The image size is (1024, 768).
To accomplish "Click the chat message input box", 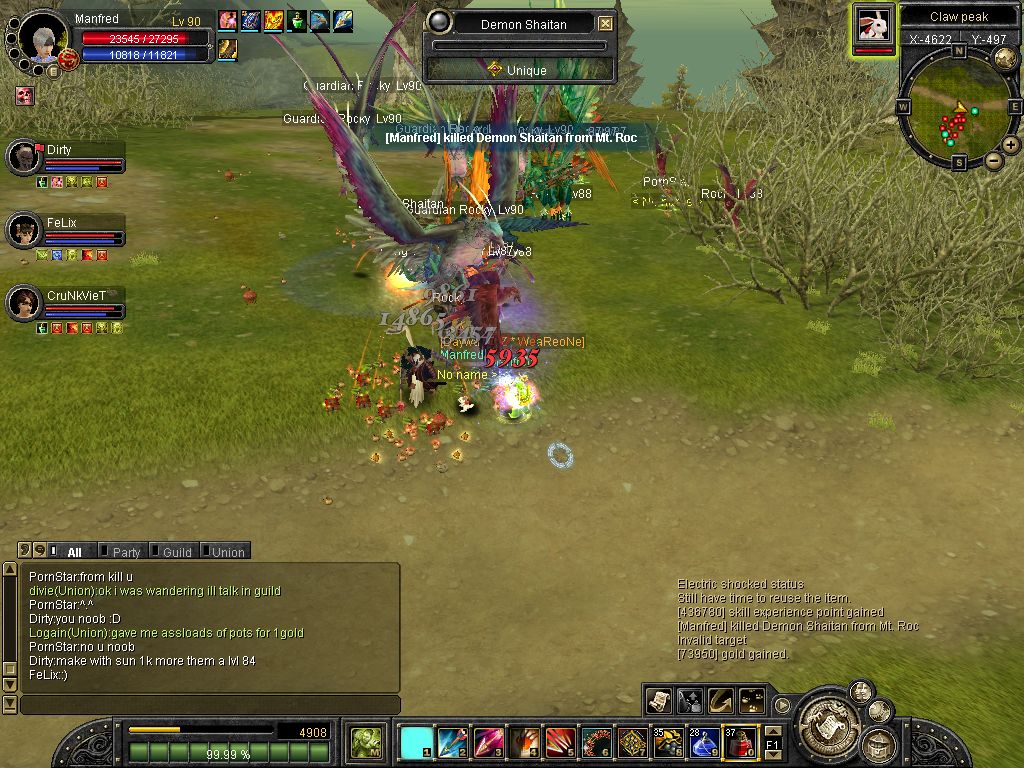I will tap(208, 705).
